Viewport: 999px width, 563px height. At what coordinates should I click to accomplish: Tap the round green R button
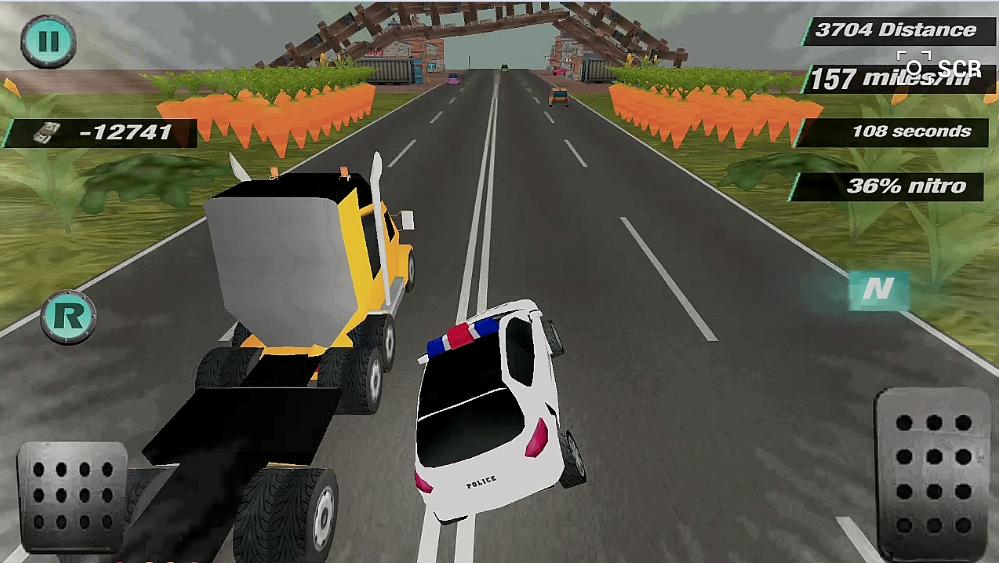coord(68,317)
